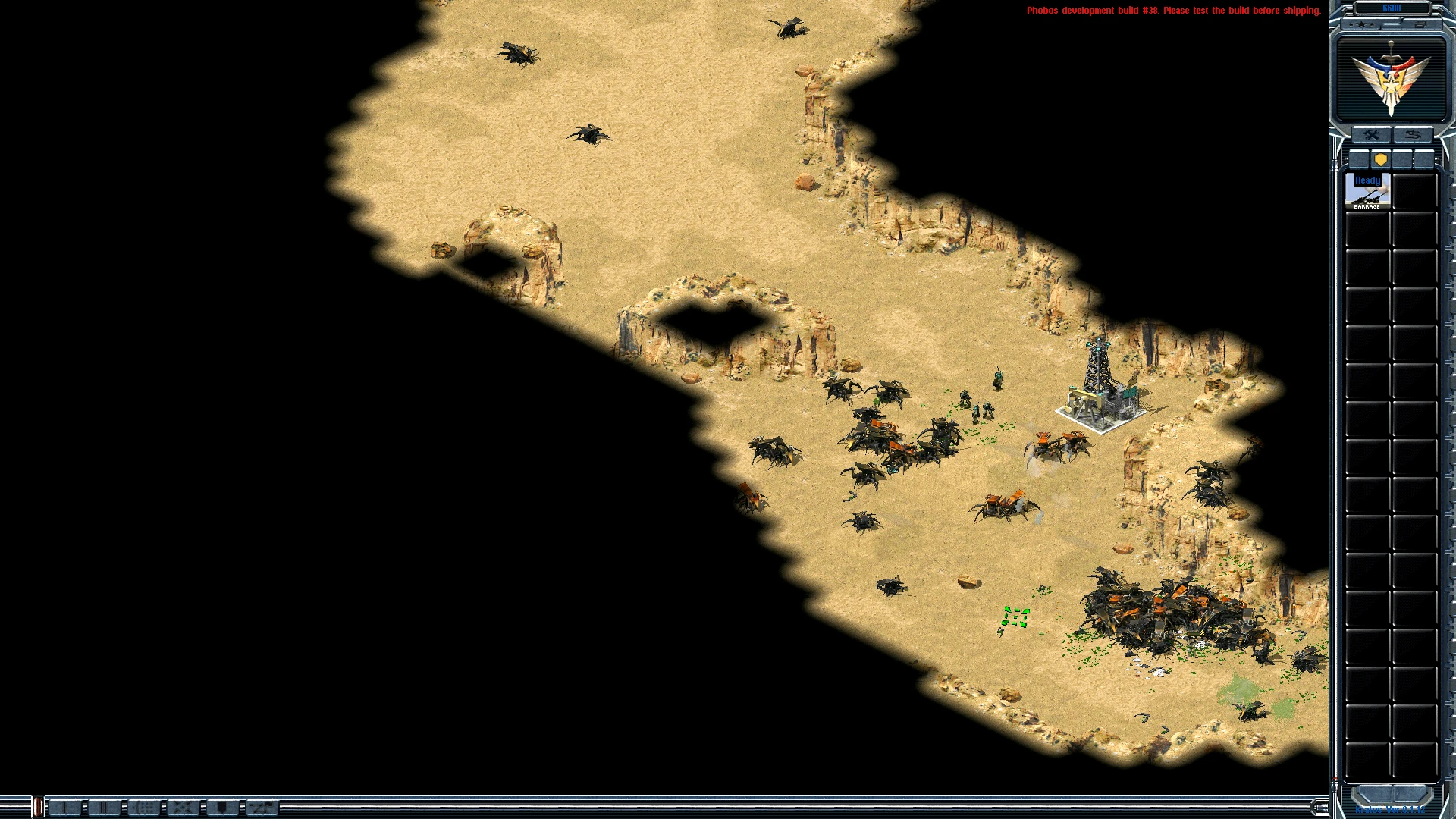Switch to the yellow shield build tab
This screenshot has height=819, width=1456.
click(1380, 159)
